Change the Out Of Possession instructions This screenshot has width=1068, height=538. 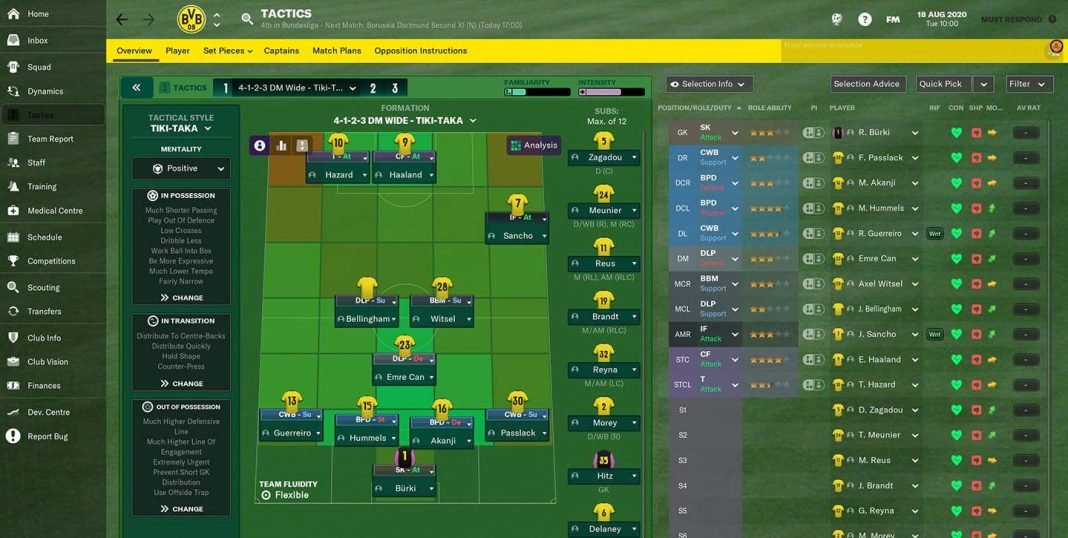[x=181, y=509]
